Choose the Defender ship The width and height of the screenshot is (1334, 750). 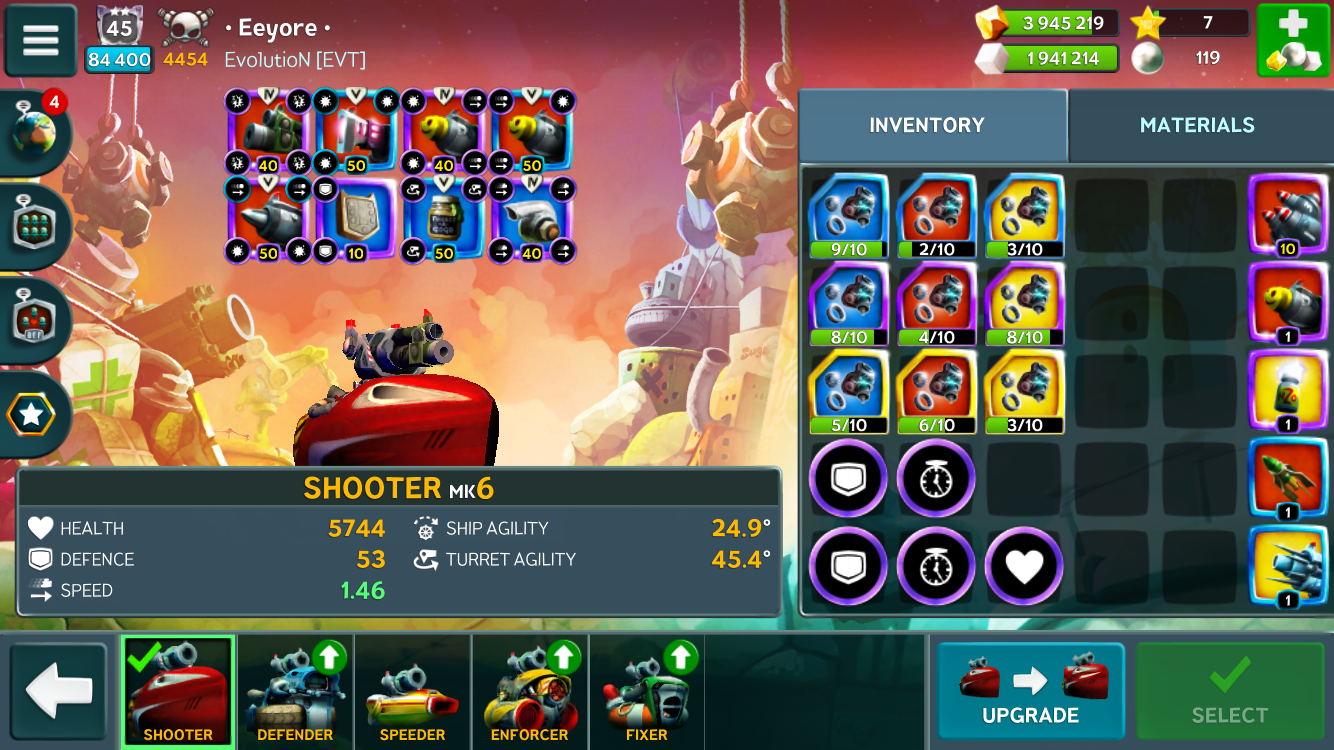pyautogui.click(x=295, y=691)
